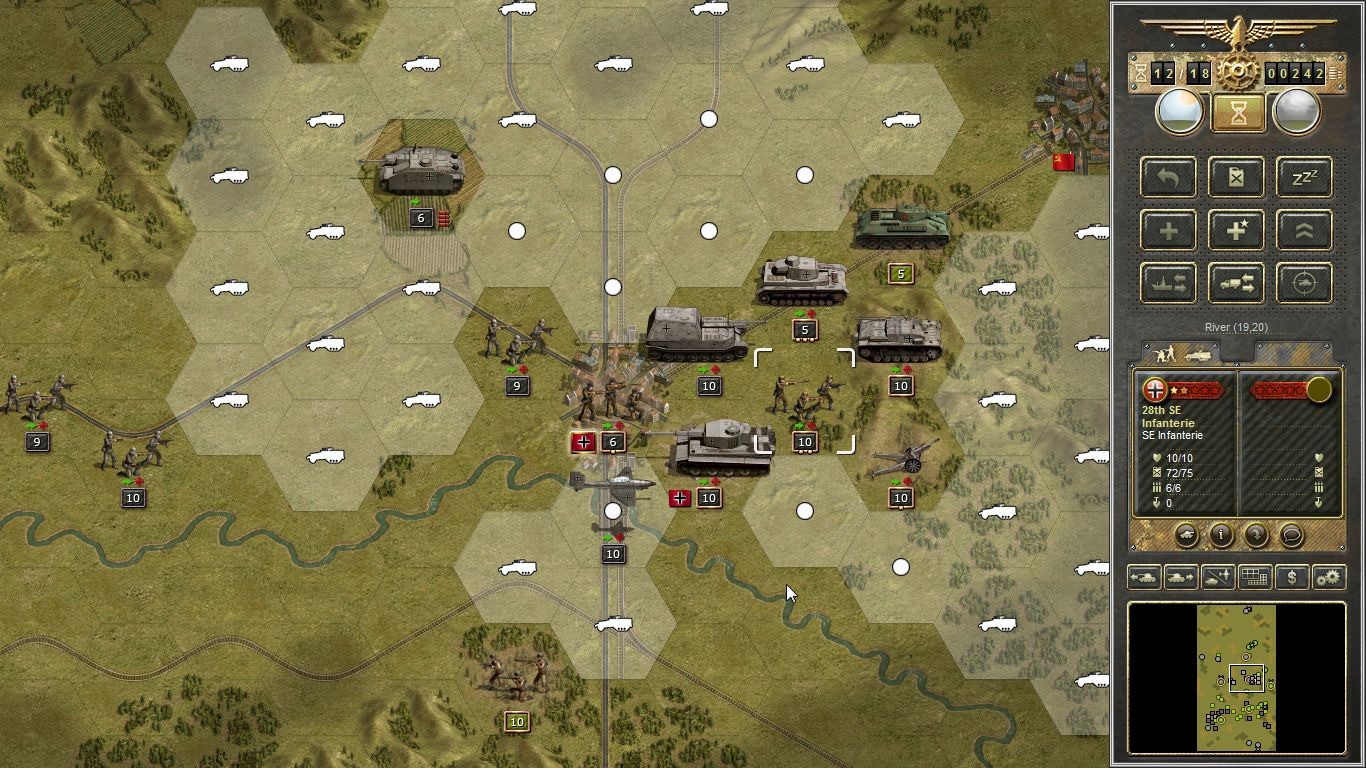Click the ship embark button

coord(1168,283)
